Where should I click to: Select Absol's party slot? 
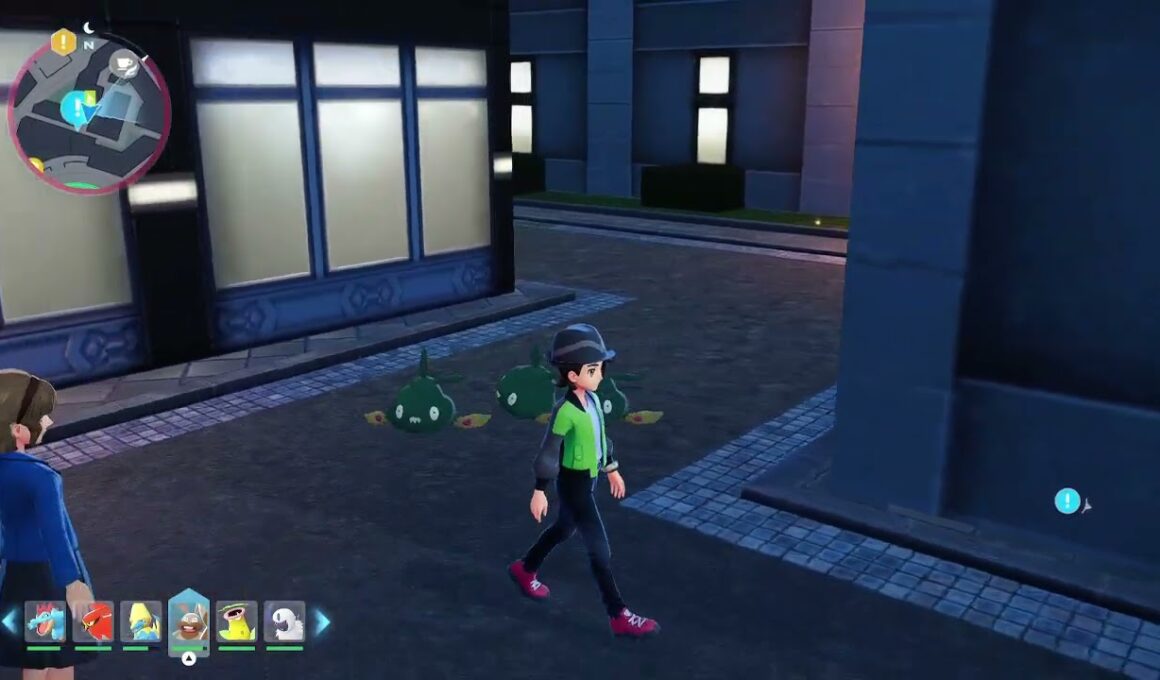click(285, 622)
